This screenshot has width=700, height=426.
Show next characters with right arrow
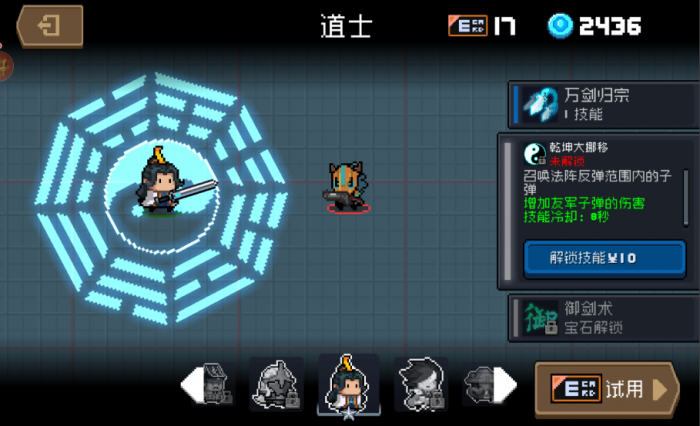tap(508, 383)
